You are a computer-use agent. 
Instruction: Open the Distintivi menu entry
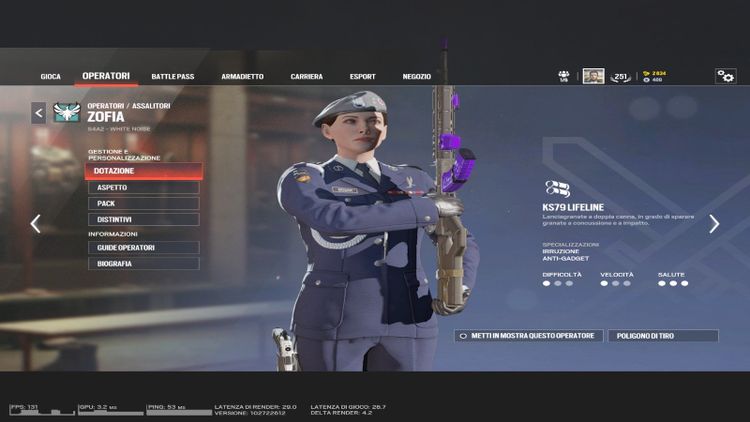[x=144, y=219]
